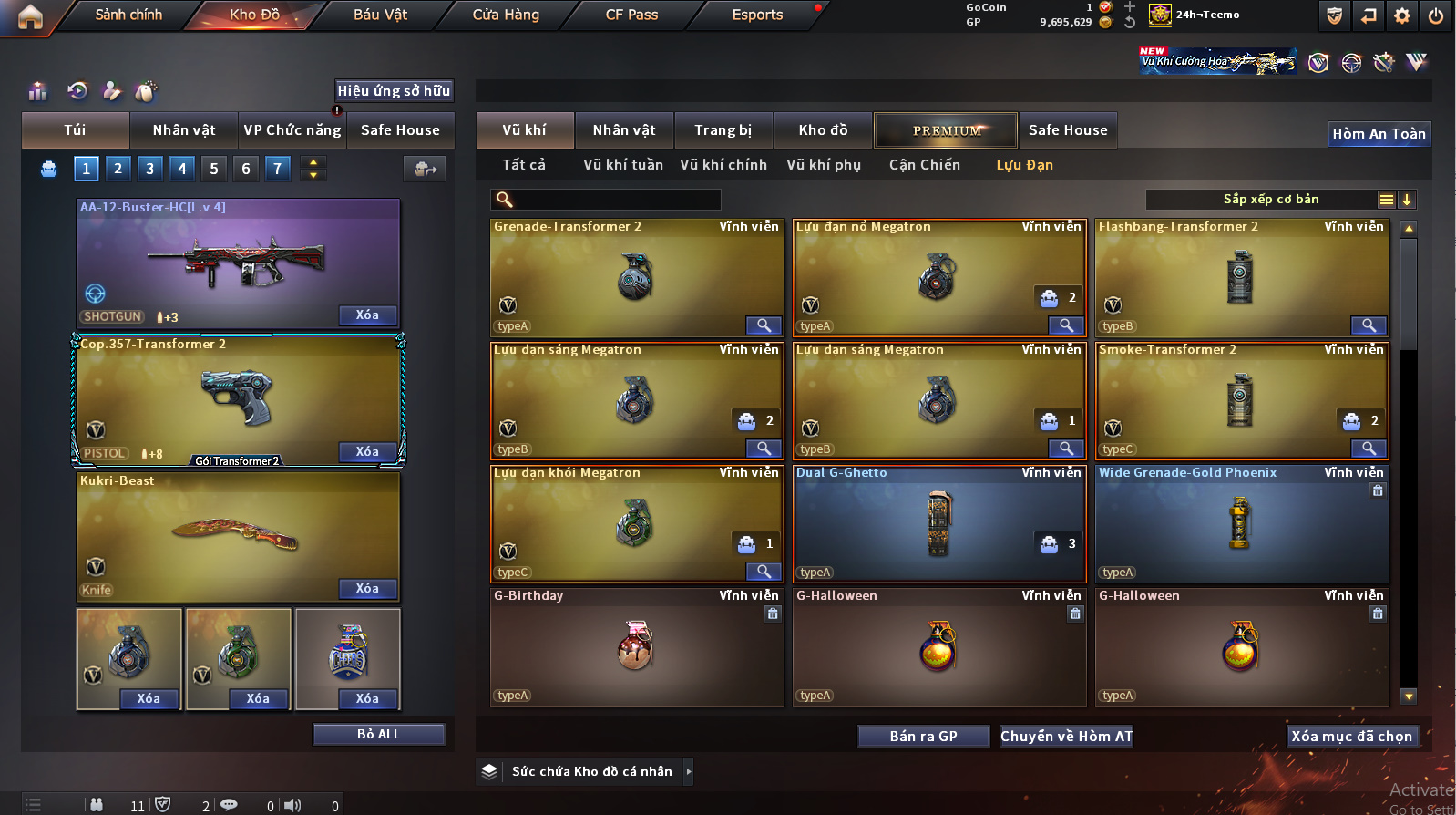Show the Cận Chiến melee filter
1456x815 pixels.
925,165
